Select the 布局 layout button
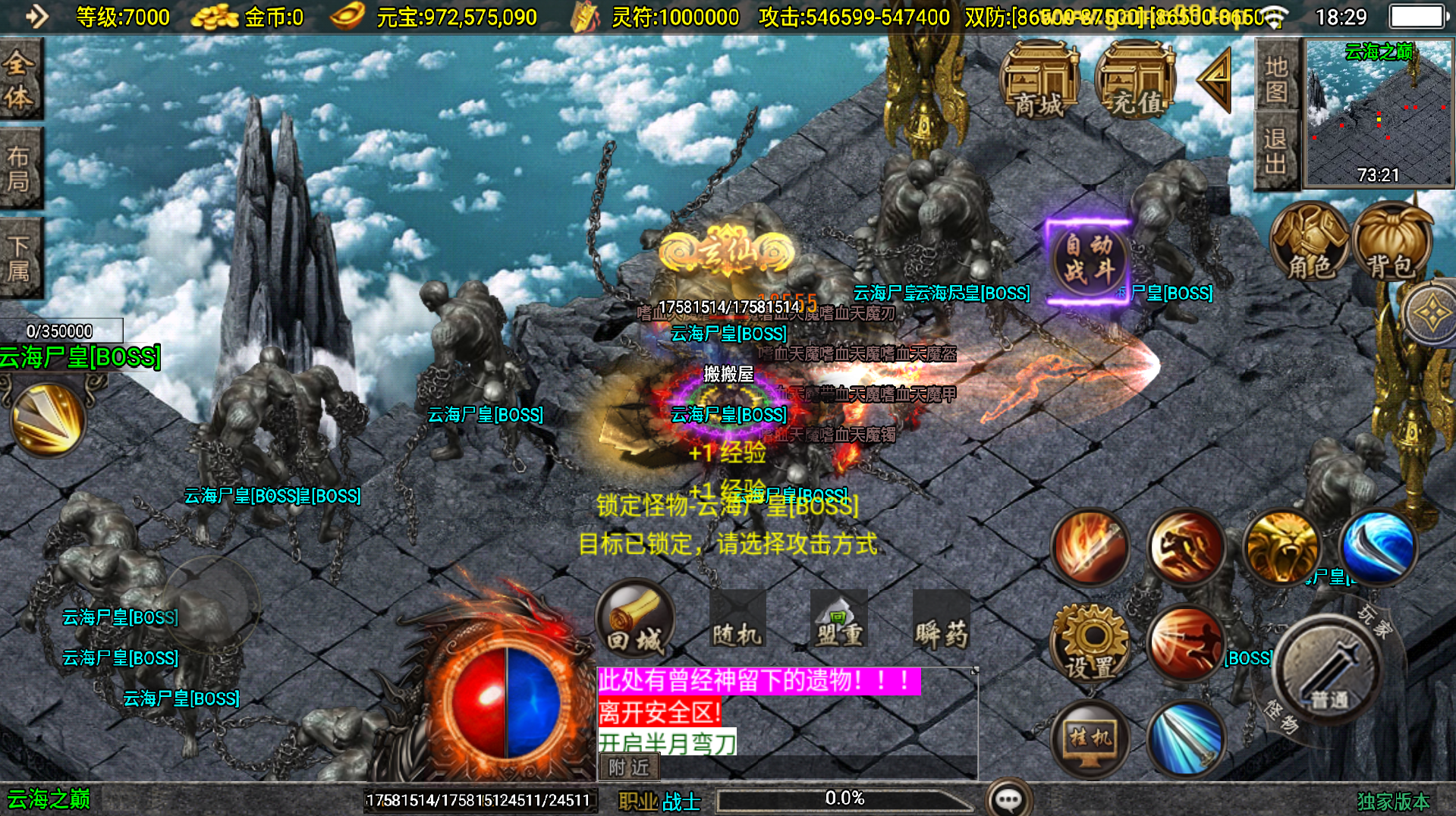The width and height of the screenshot is (1456, 816). tap(19, 168)
